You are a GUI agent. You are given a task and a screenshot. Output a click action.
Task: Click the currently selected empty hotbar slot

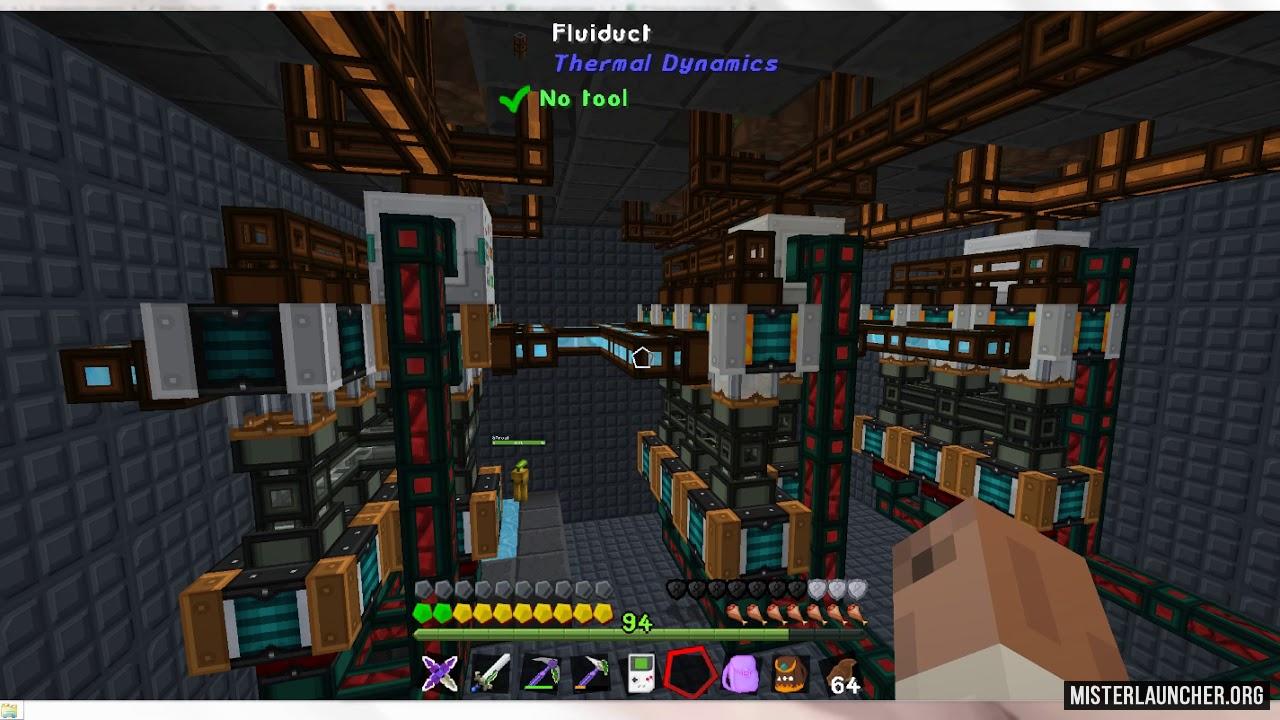[688, 672]
